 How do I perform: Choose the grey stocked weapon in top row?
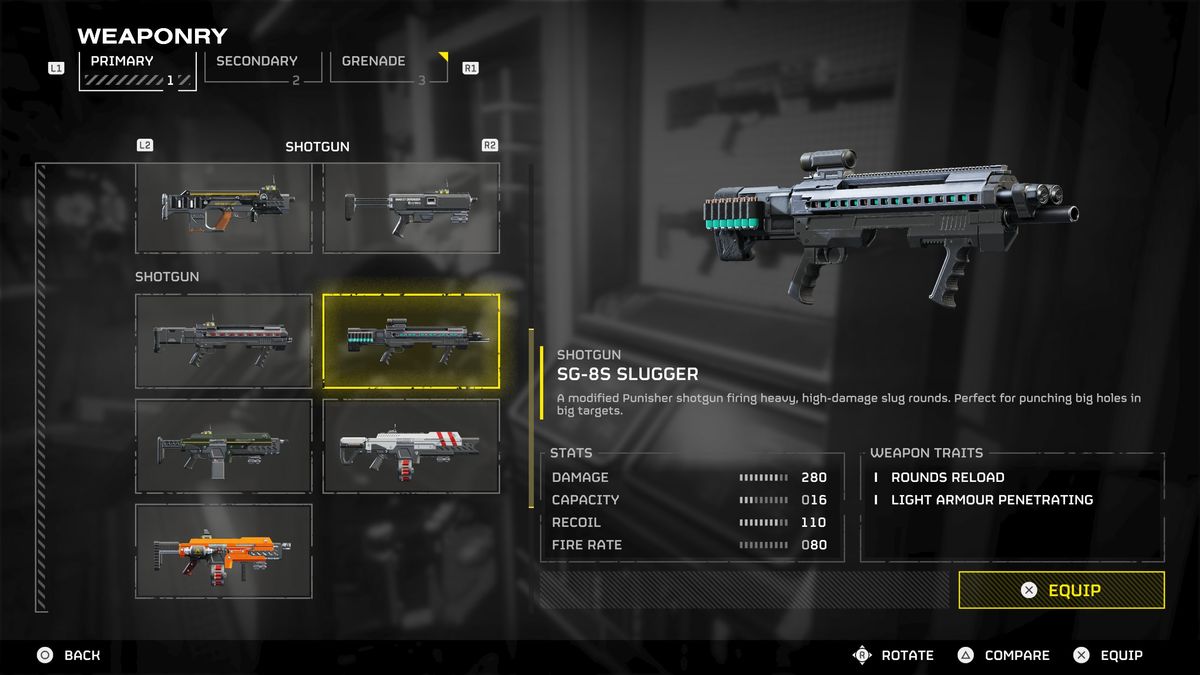click(411, 208)
